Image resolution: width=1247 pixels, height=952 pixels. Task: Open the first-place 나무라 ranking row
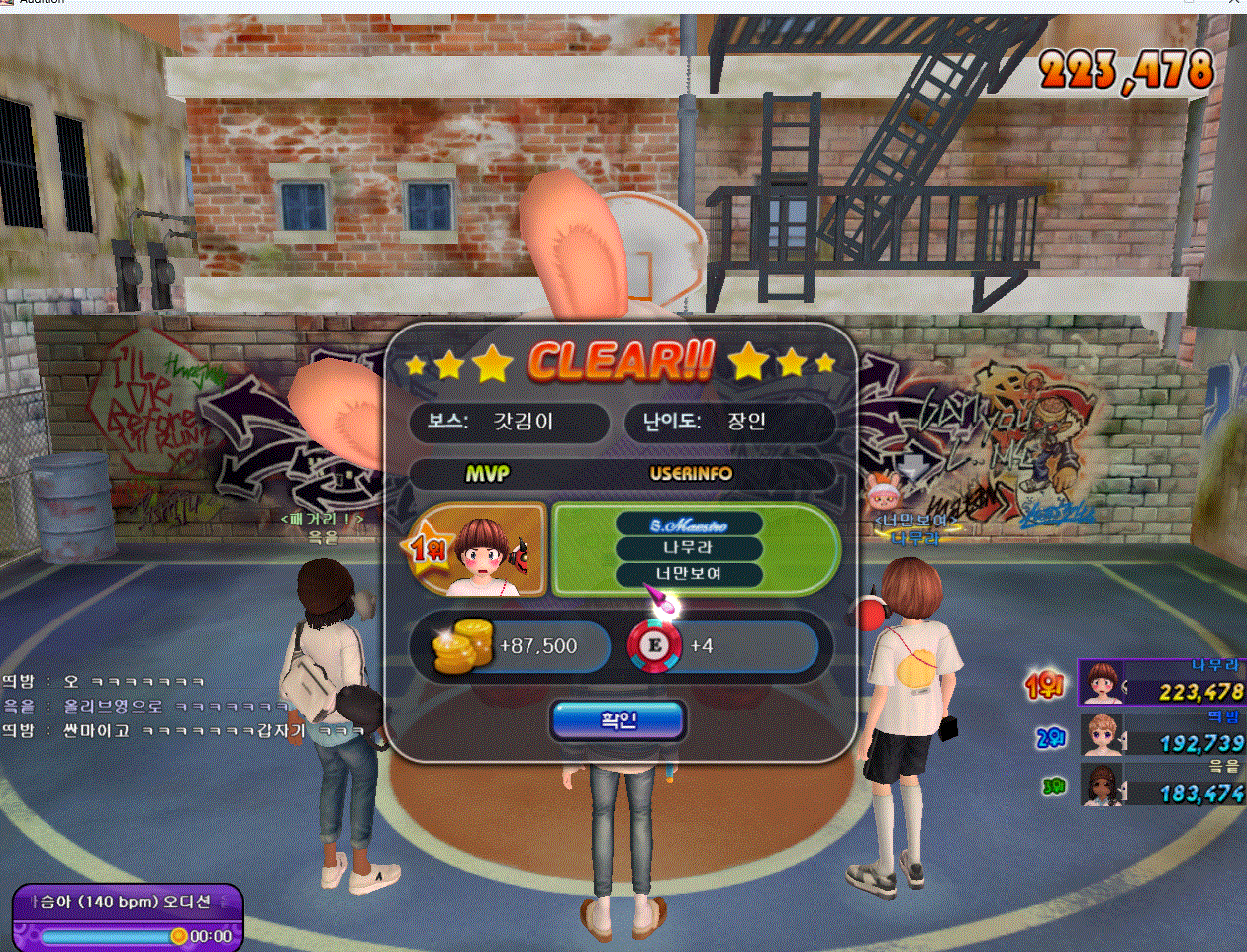(1160, 683)
